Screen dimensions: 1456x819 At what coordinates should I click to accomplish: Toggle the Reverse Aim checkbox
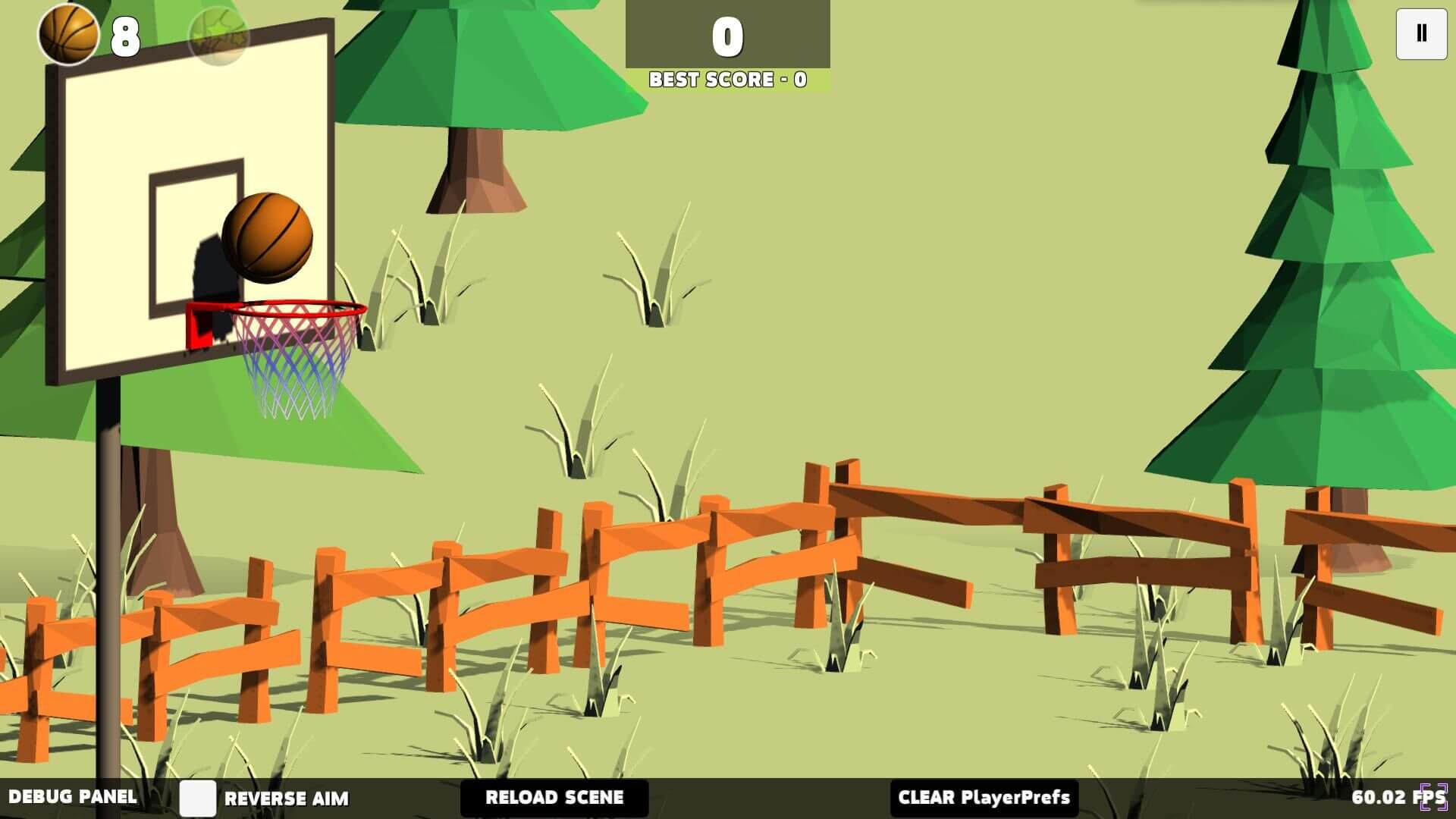(198, 798)
